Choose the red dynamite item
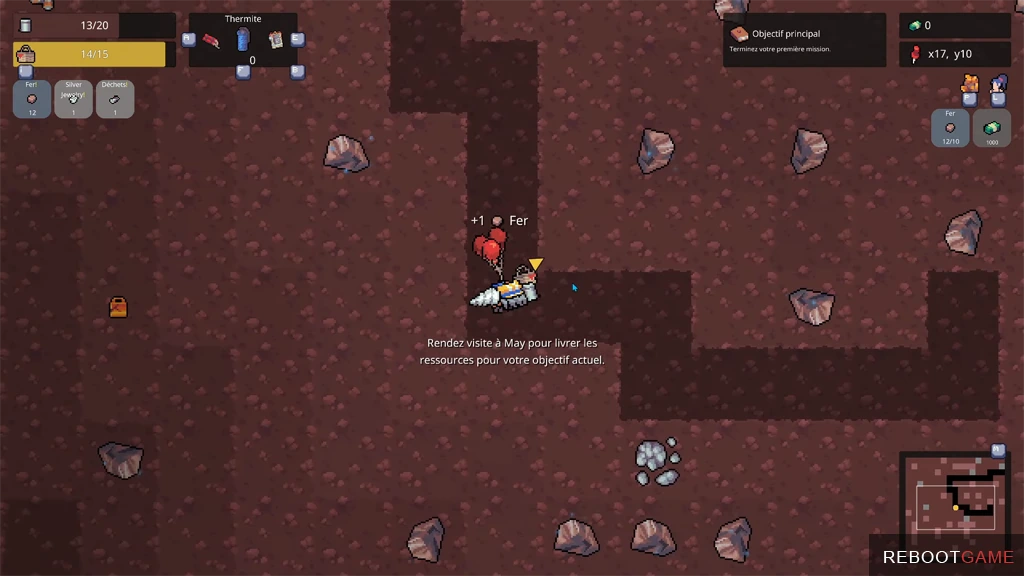The height and width of the screenshot is (576, 1024). [x=212, y=40]
